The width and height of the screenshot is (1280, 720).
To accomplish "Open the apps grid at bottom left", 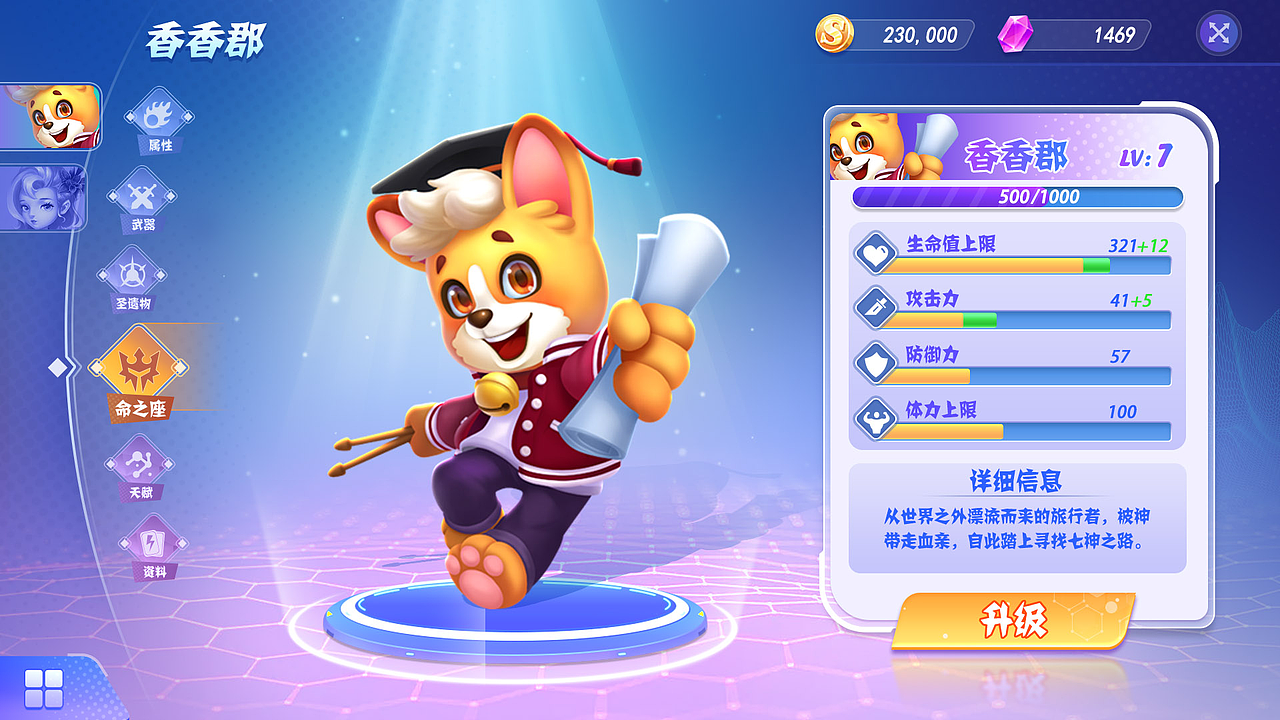I will click(x=42, y=686).
